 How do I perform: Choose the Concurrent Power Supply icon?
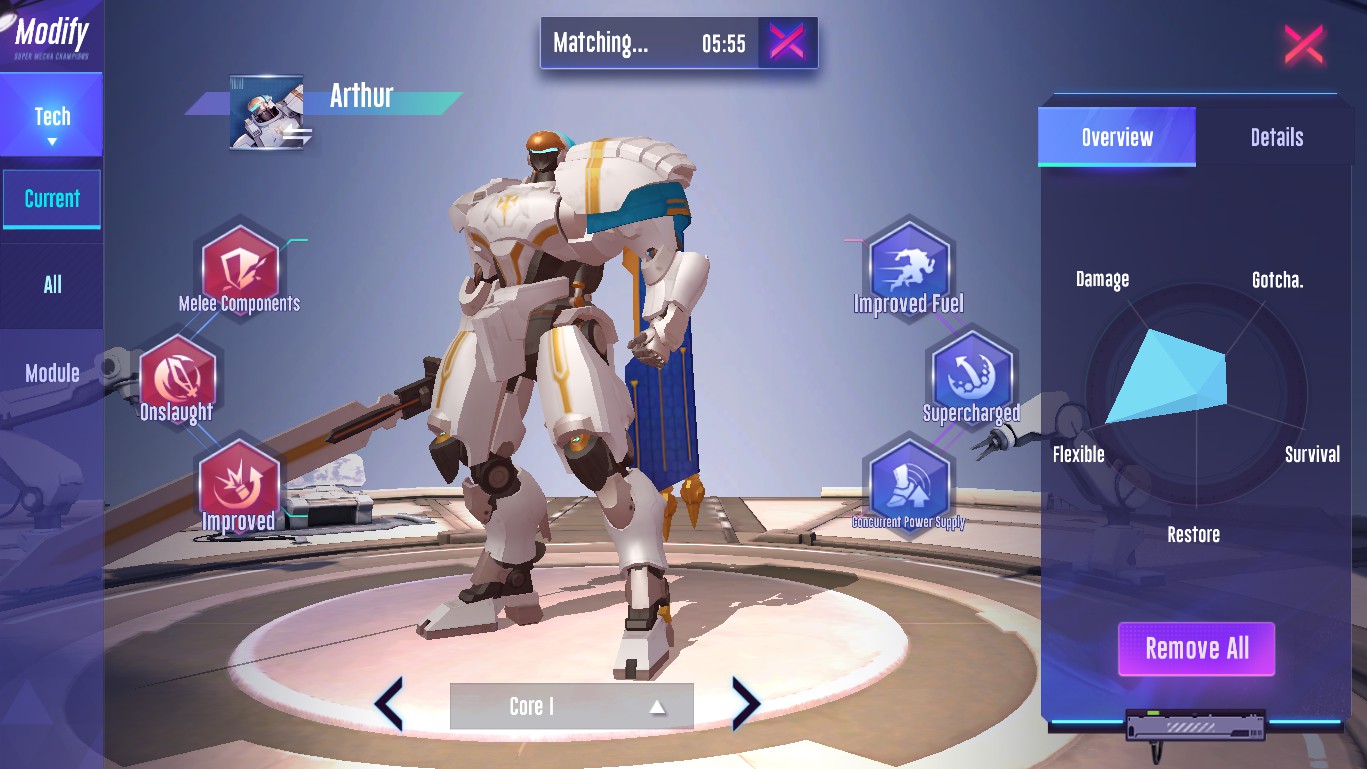[x=908, y=484]
